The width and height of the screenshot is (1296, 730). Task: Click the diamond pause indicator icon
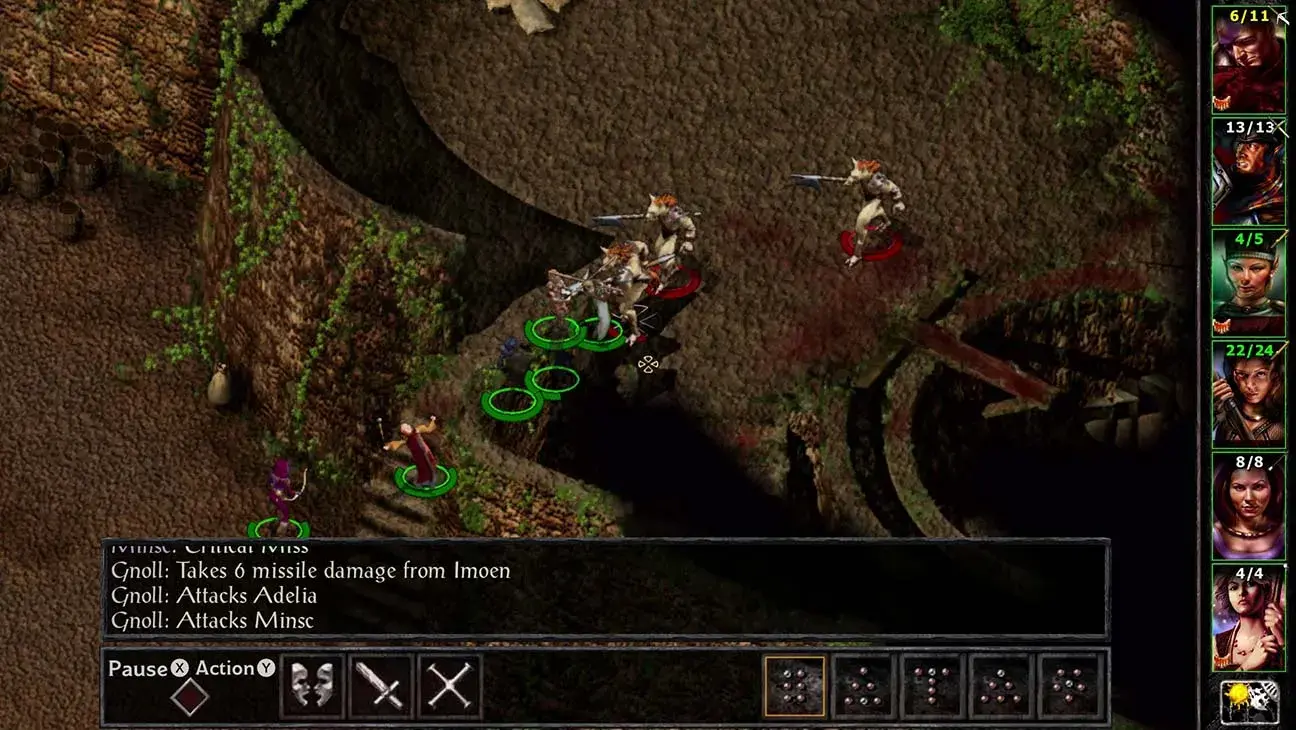point(191,692)
